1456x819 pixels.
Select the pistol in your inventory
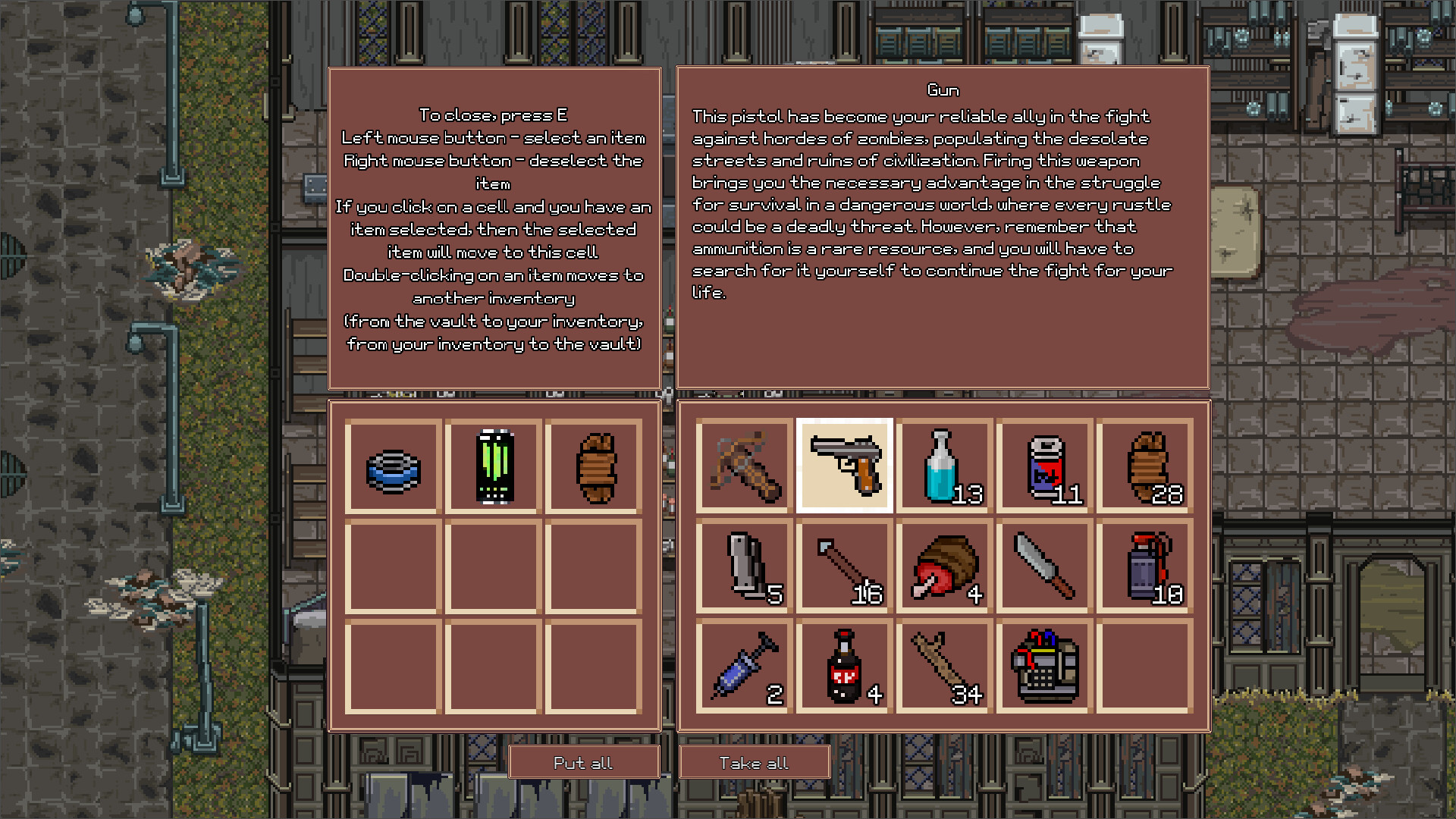point(844,466)
